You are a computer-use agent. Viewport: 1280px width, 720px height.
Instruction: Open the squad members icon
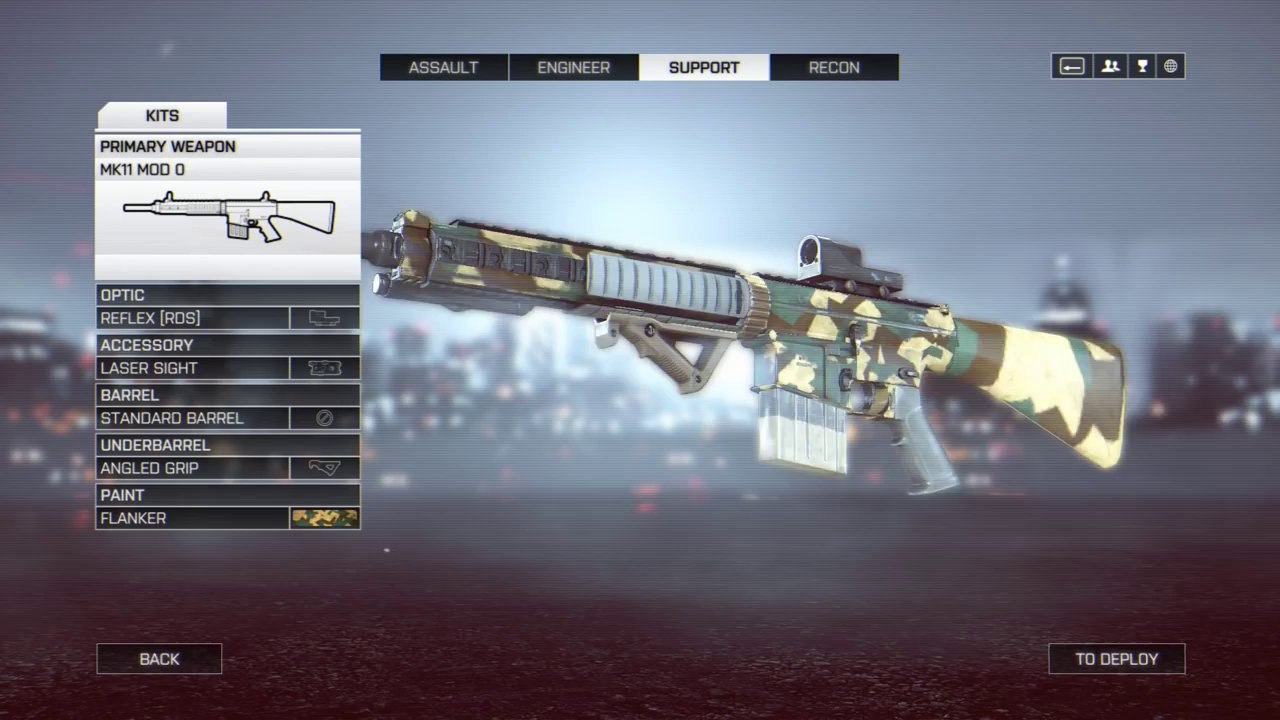click(x=1110, y=67)
